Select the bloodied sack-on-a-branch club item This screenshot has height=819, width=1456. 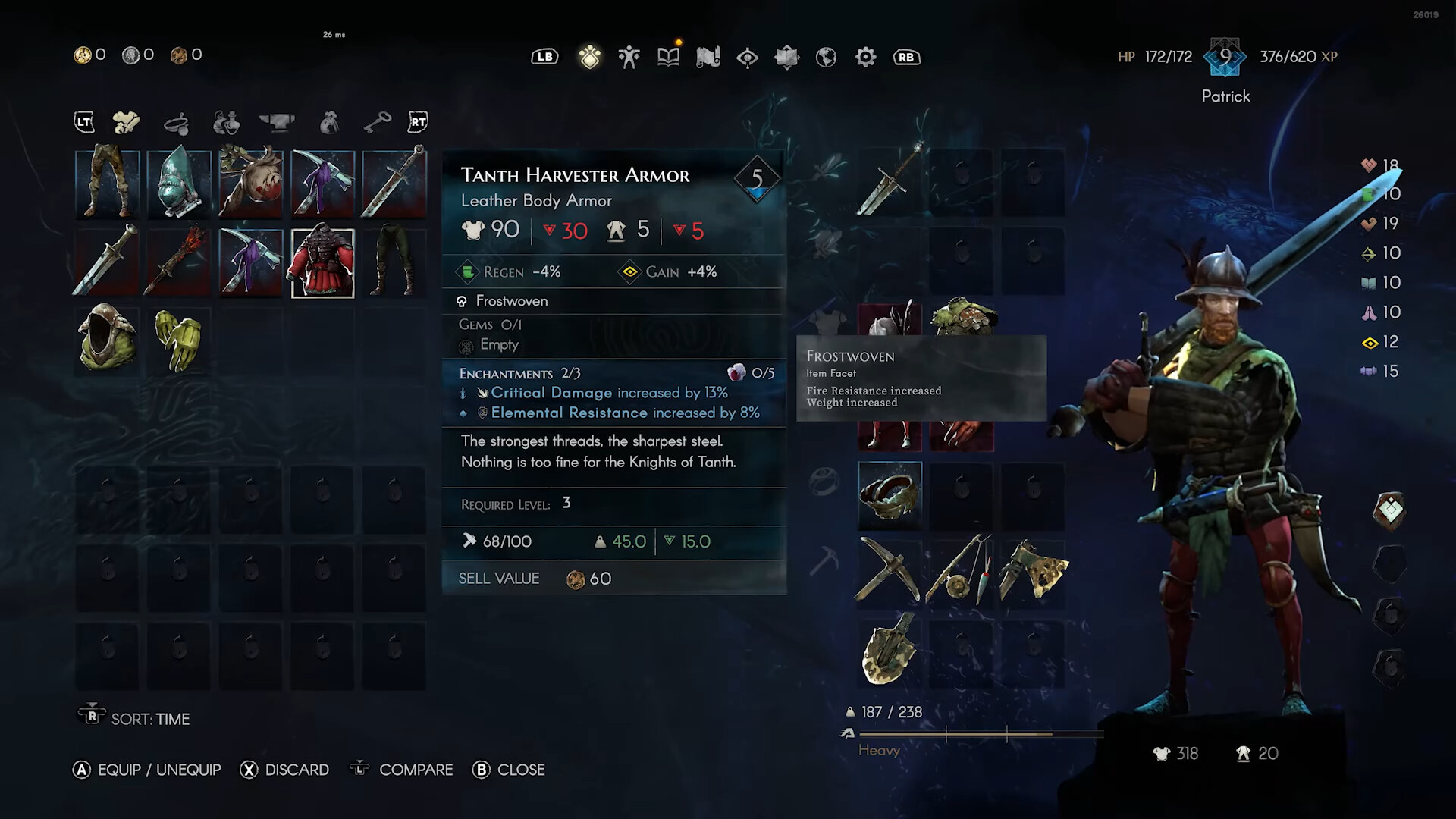[251, 184]
